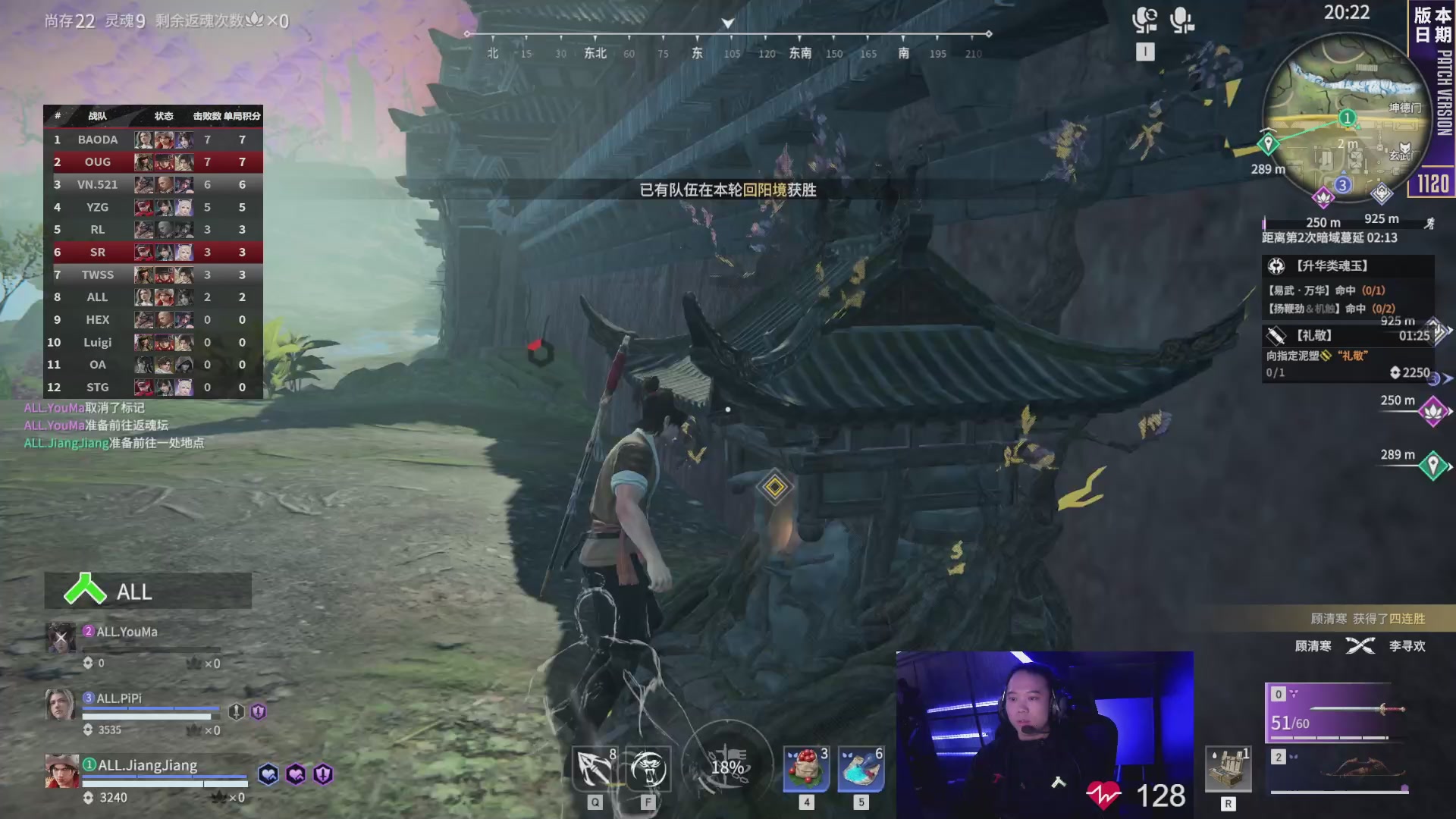Click the 礼敬 firecracker quest icon
This screenshot has height=819, width=1456.
point(1275,334)
